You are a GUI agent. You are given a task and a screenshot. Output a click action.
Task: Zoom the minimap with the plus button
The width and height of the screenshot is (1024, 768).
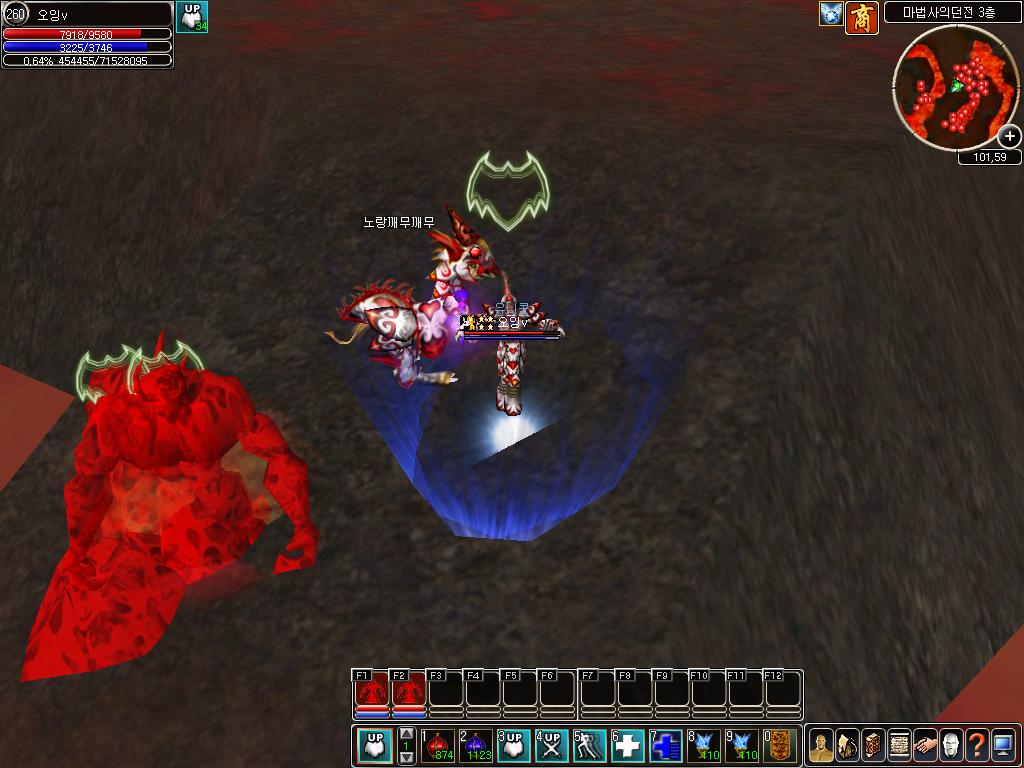tap(1010, 137)
